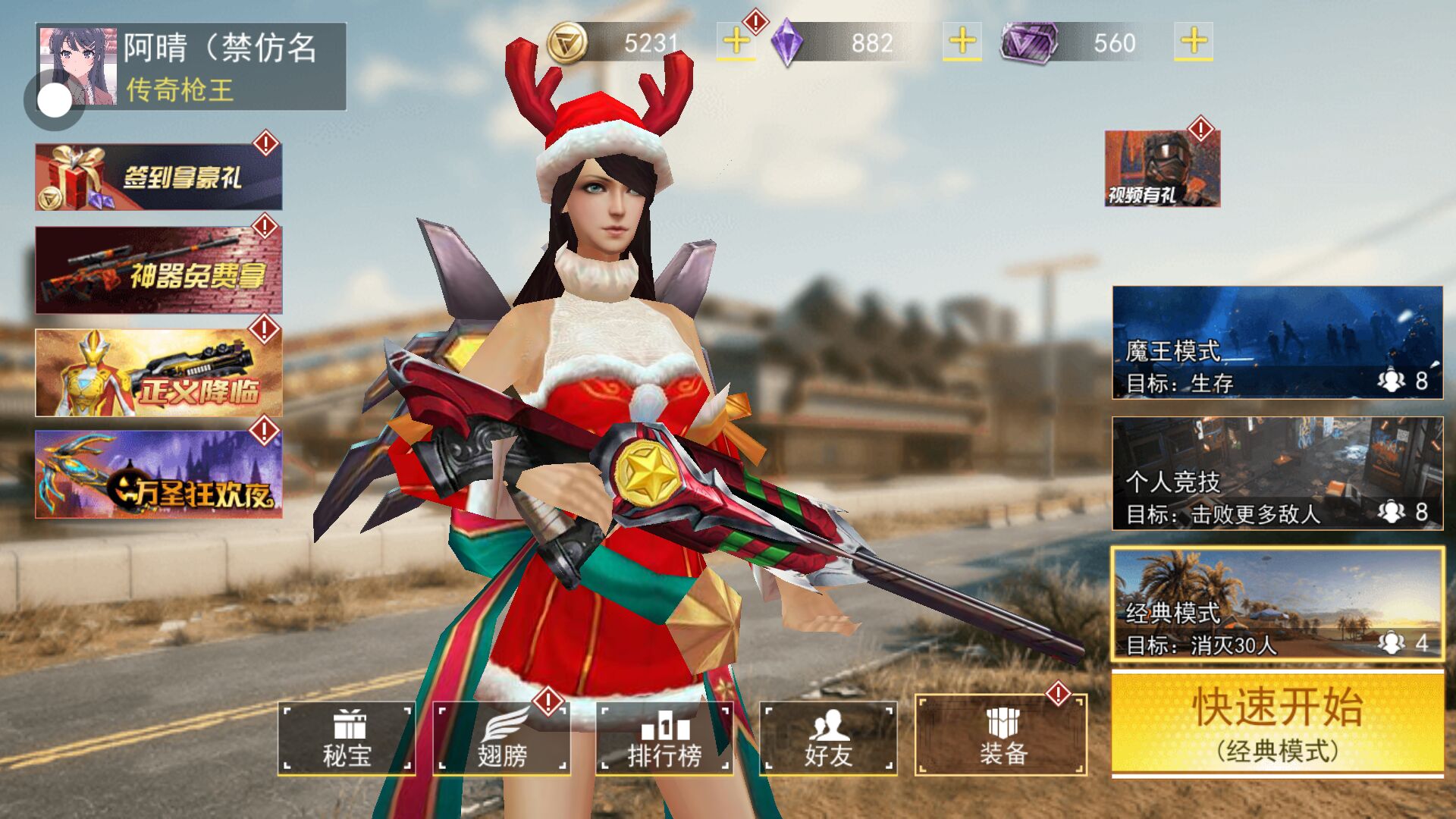This screenshot has width=1456, height=819.
Task: Buy purple diamonds using its plus button
Action: (x=962, y=42)
